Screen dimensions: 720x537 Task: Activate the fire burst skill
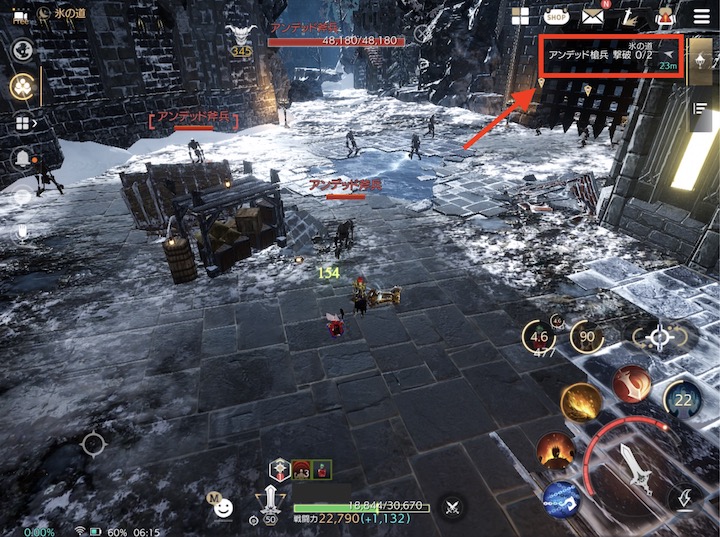581,403
